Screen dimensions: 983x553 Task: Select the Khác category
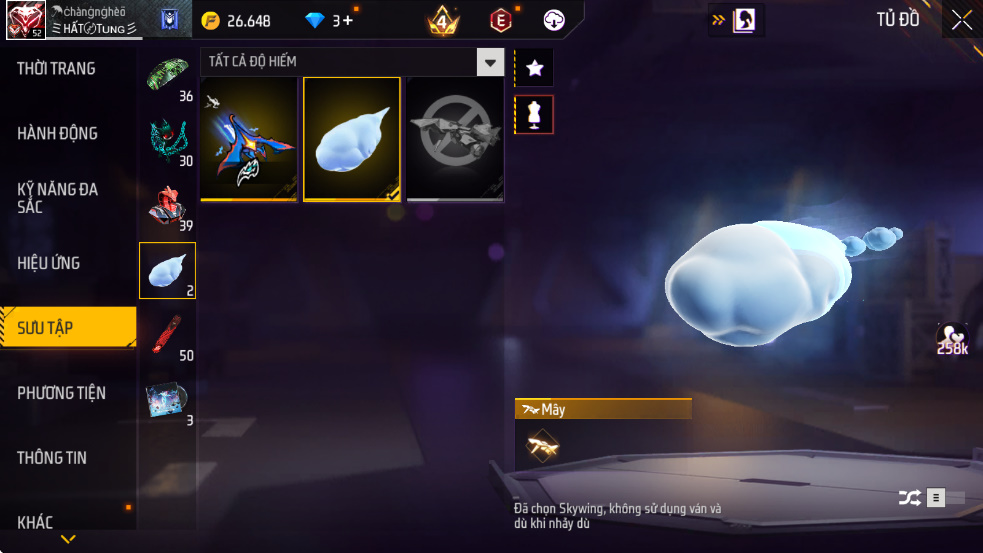(x=36, y=521)
